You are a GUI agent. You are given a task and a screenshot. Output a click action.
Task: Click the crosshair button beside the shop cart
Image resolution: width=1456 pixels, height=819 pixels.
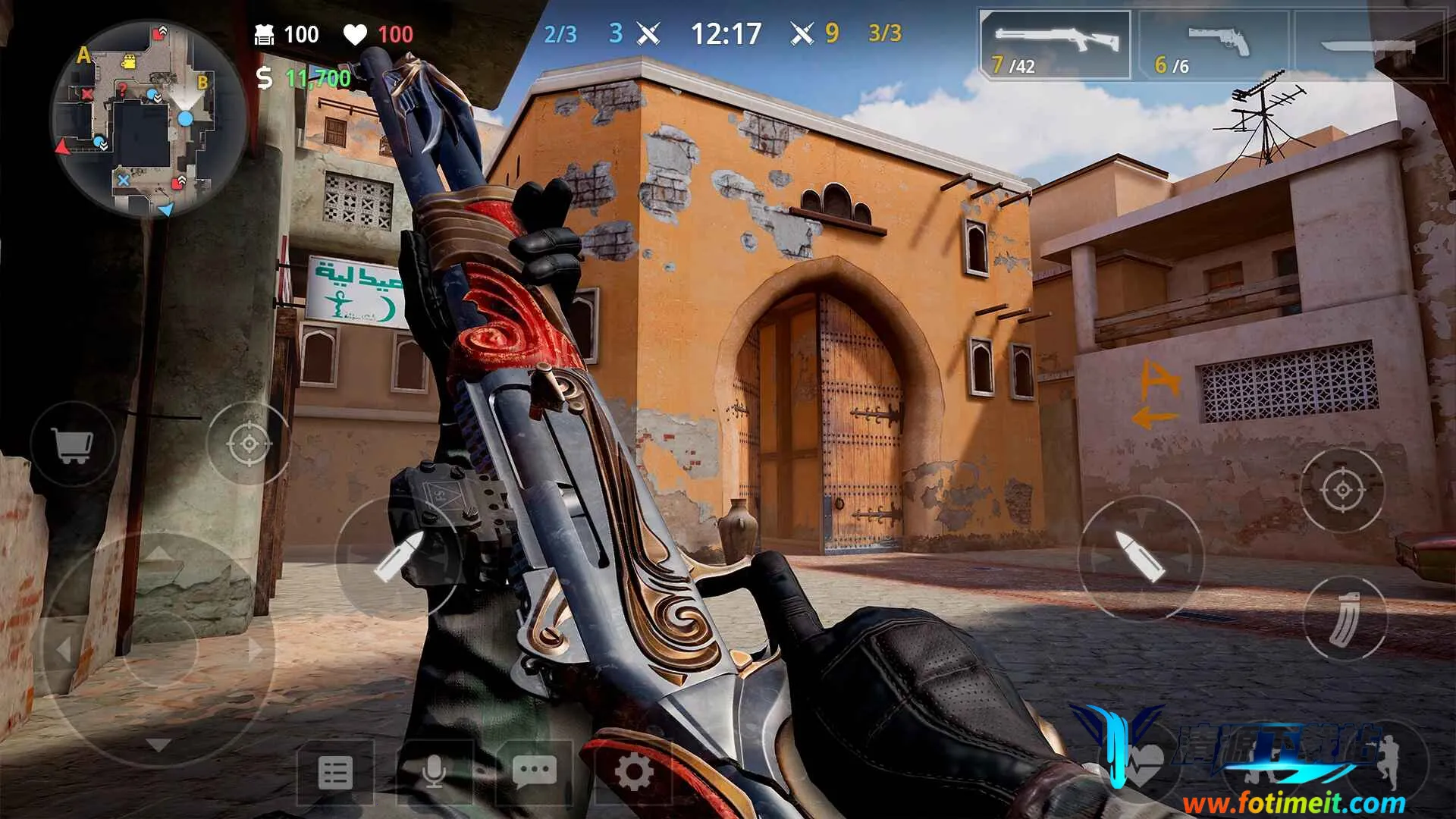(x=249, y=443)
